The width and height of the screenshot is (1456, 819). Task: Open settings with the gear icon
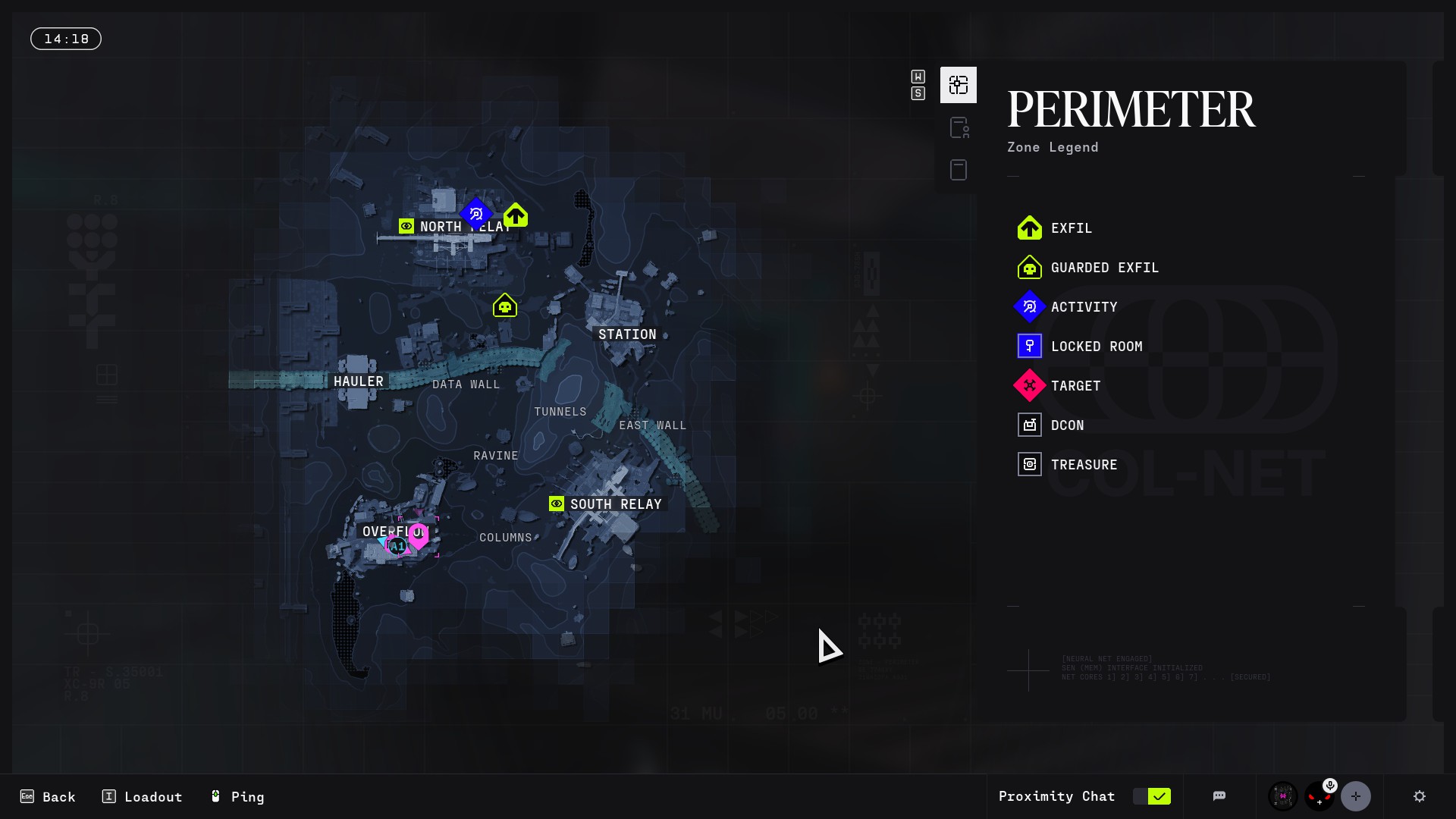pos(1420,796)
